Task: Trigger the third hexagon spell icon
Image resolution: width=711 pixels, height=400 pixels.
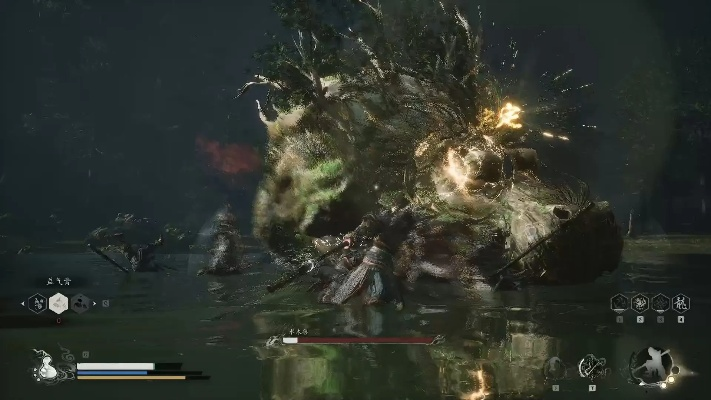Action: point(660,302)
